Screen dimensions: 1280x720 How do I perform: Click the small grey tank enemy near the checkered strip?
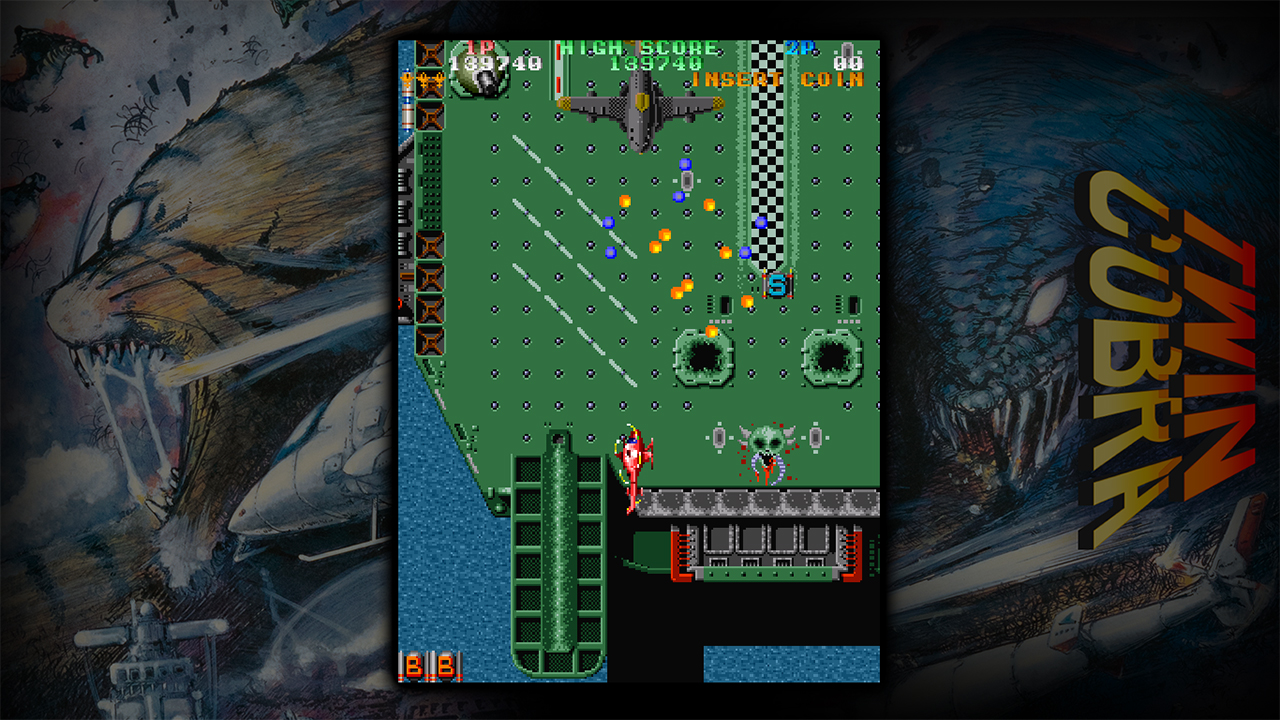[x=688, y=180]
